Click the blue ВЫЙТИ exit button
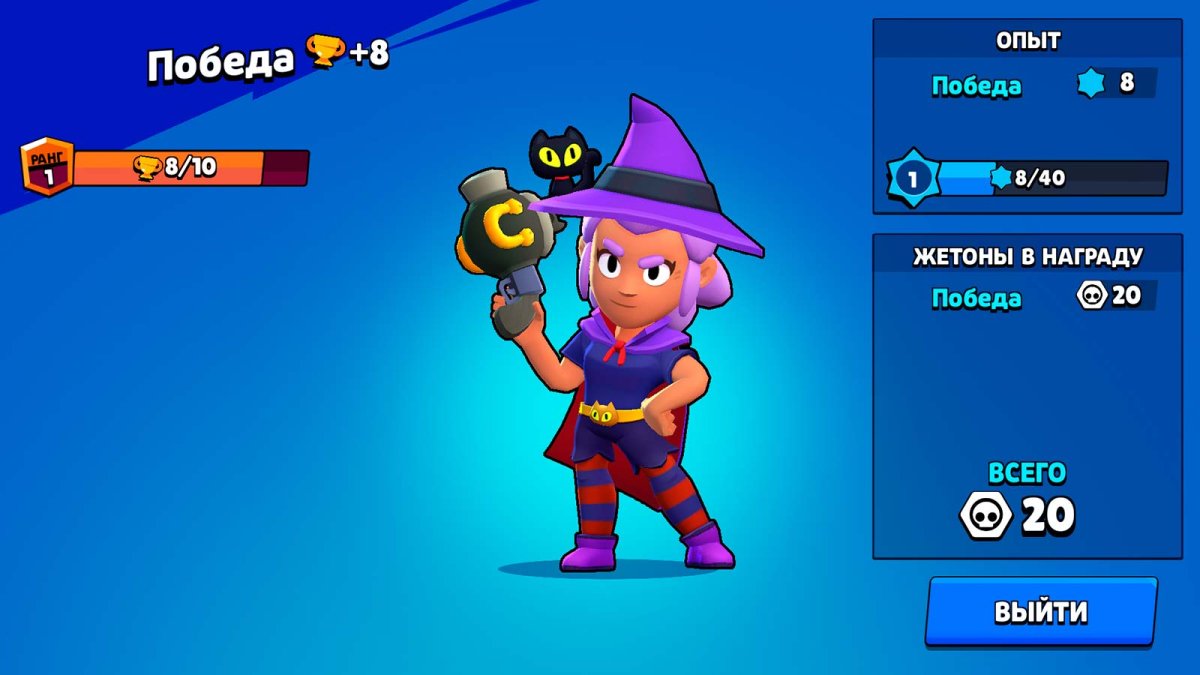 pyautogui.click(x=1040, y=611)
